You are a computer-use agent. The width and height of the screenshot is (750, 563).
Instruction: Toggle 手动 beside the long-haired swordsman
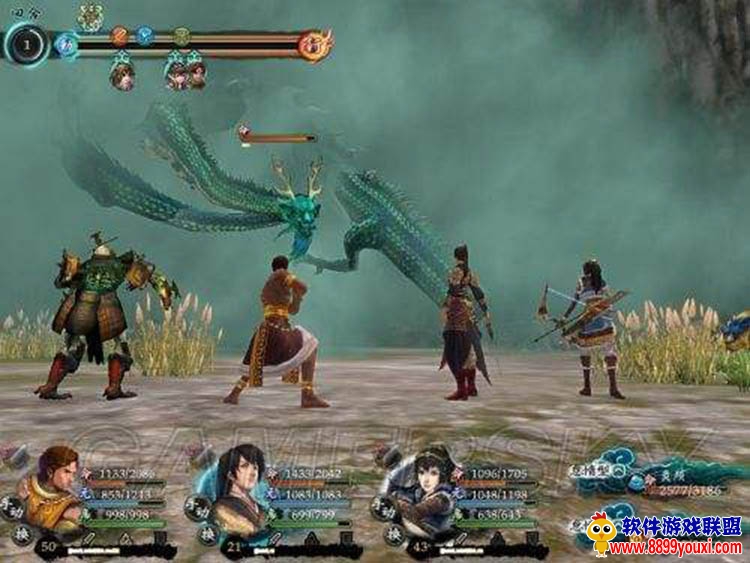coord(196,507)
